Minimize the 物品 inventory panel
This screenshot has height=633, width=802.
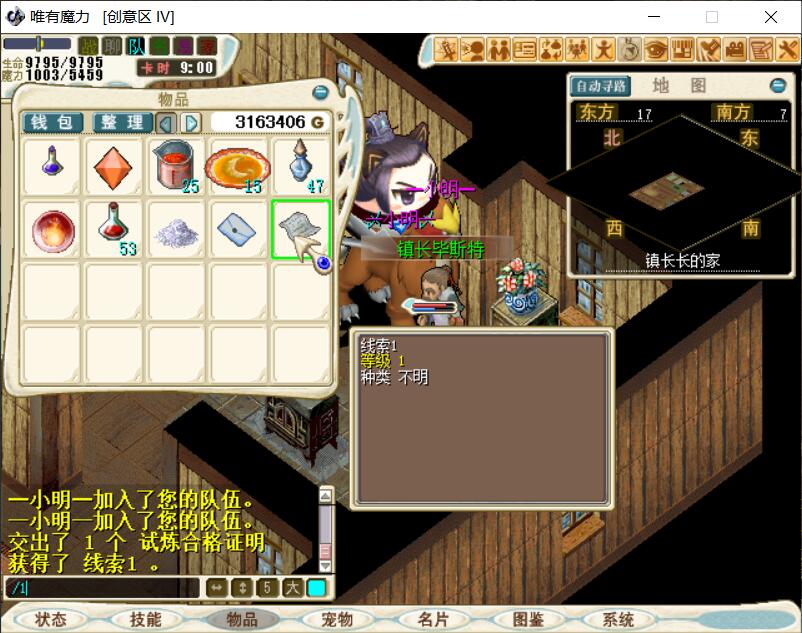pyautogui.click(x=320, y=93)
